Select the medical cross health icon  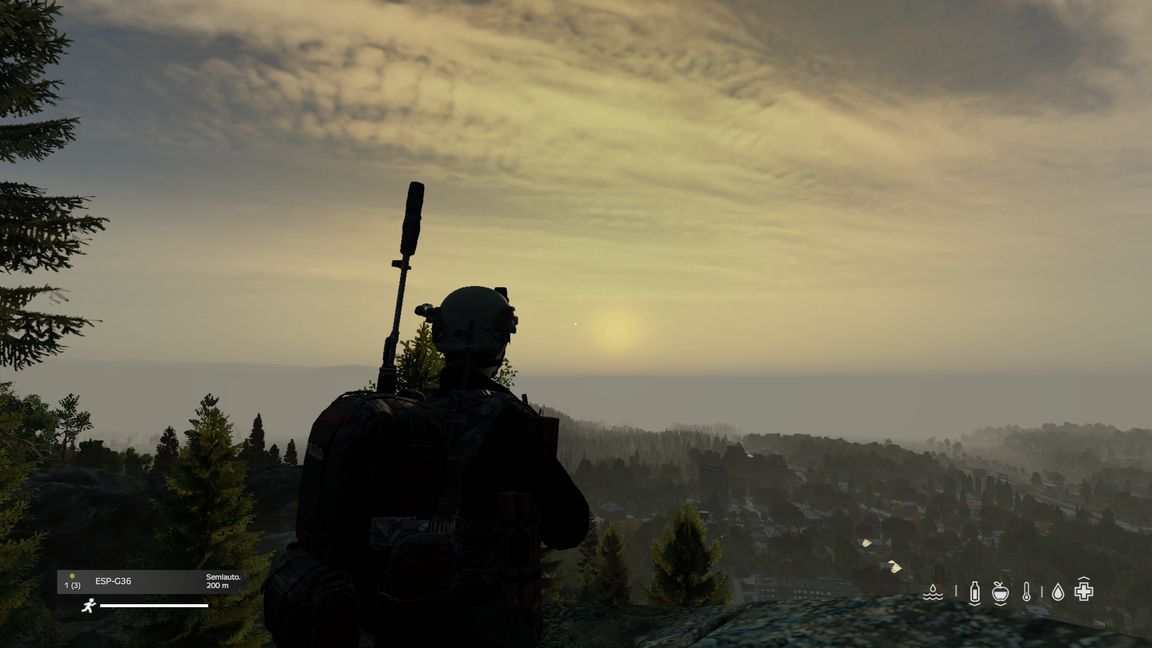(x=1084, y=590)
